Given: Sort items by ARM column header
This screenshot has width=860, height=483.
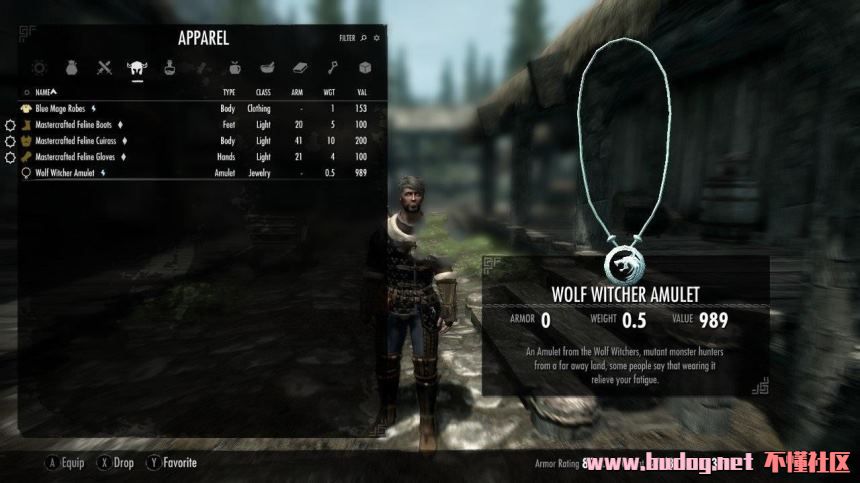Looking at the screenshot, I should pos(297,91).
